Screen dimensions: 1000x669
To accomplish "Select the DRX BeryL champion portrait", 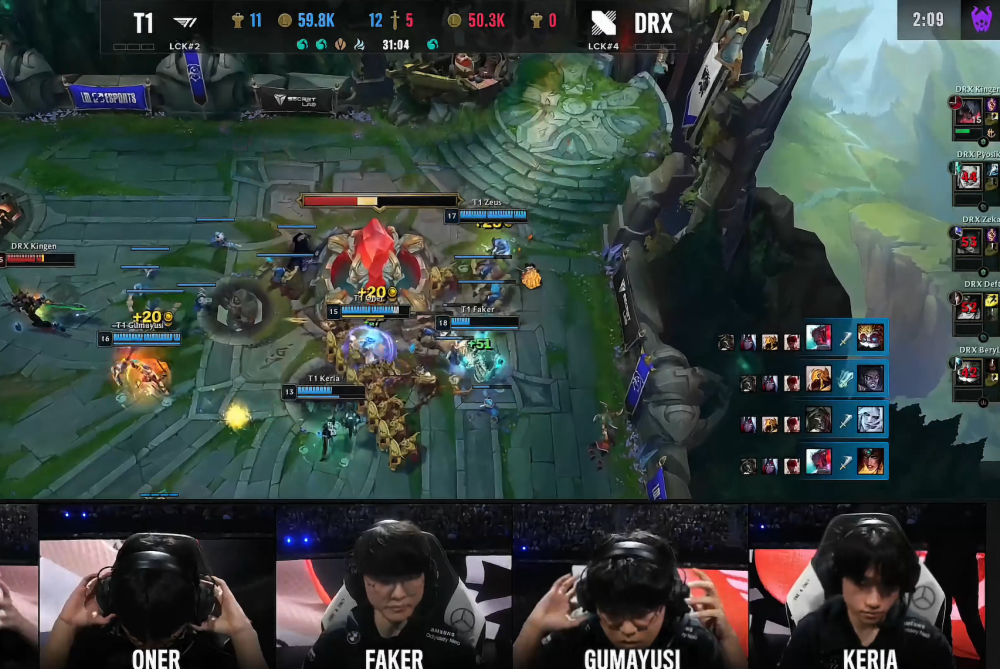I will 968,372.
